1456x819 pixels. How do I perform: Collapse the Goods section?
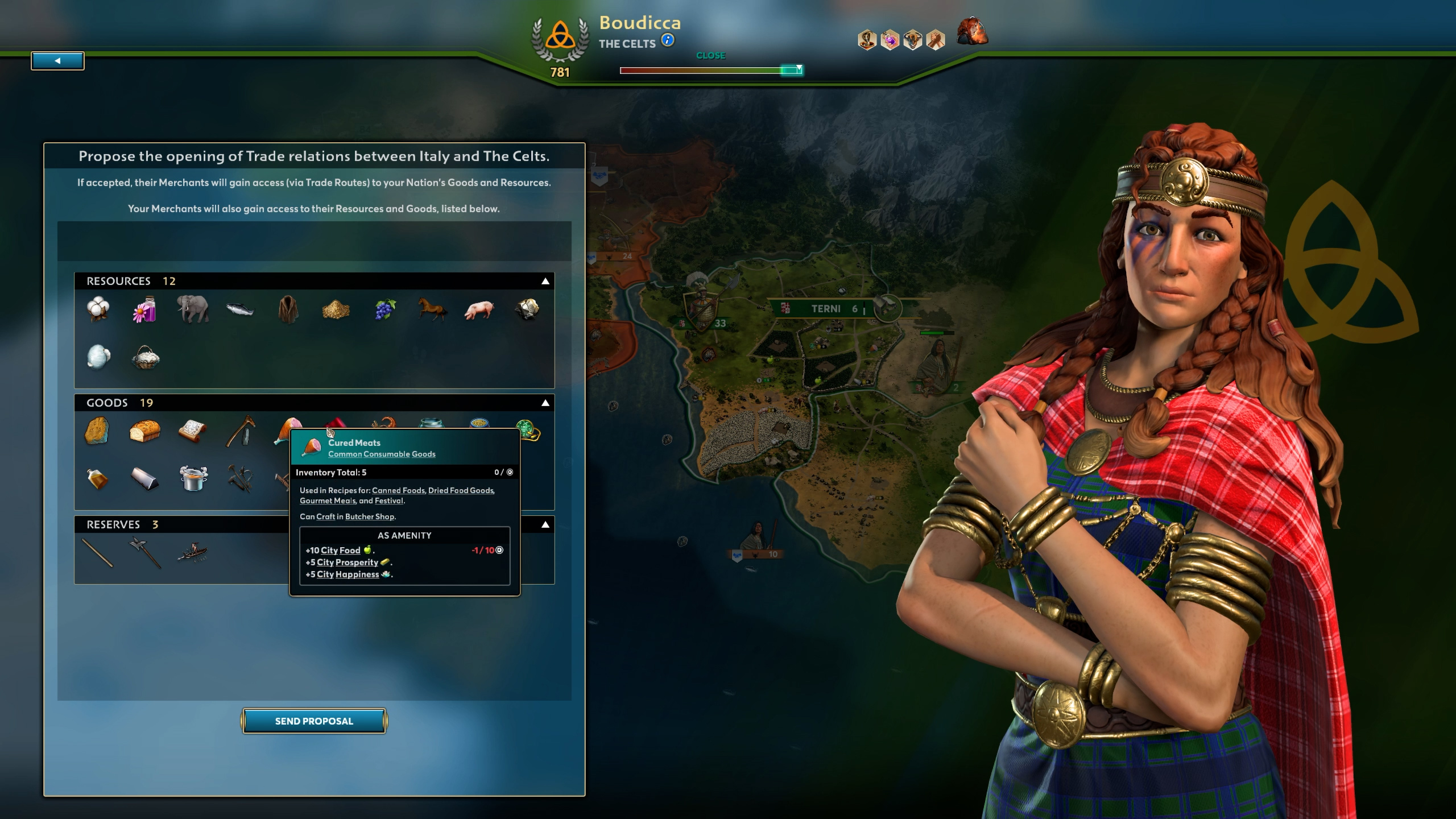545,403
